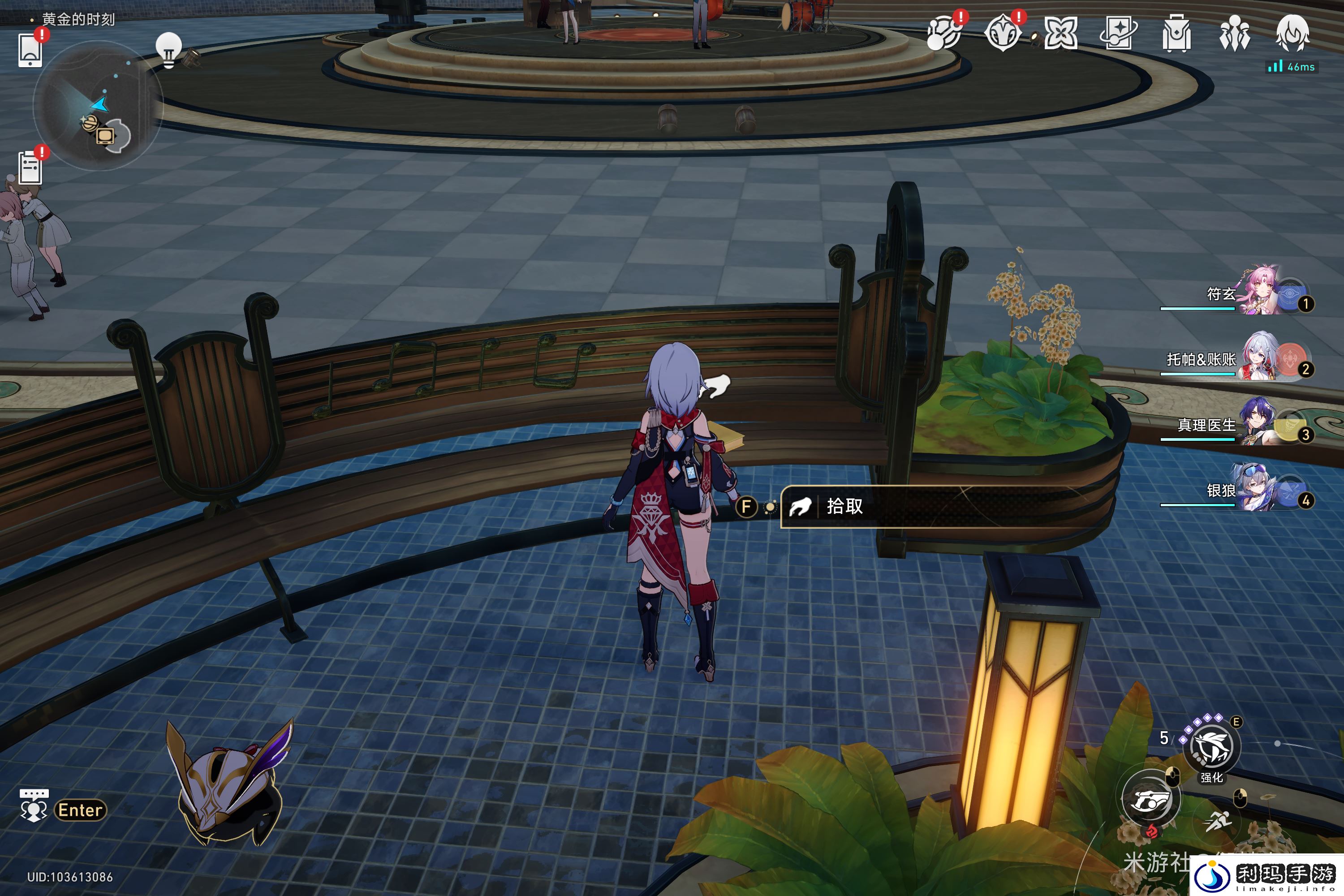Open the mission log clipboard icon
Screen dimensions: 1344x896
(x=30, y=168)
